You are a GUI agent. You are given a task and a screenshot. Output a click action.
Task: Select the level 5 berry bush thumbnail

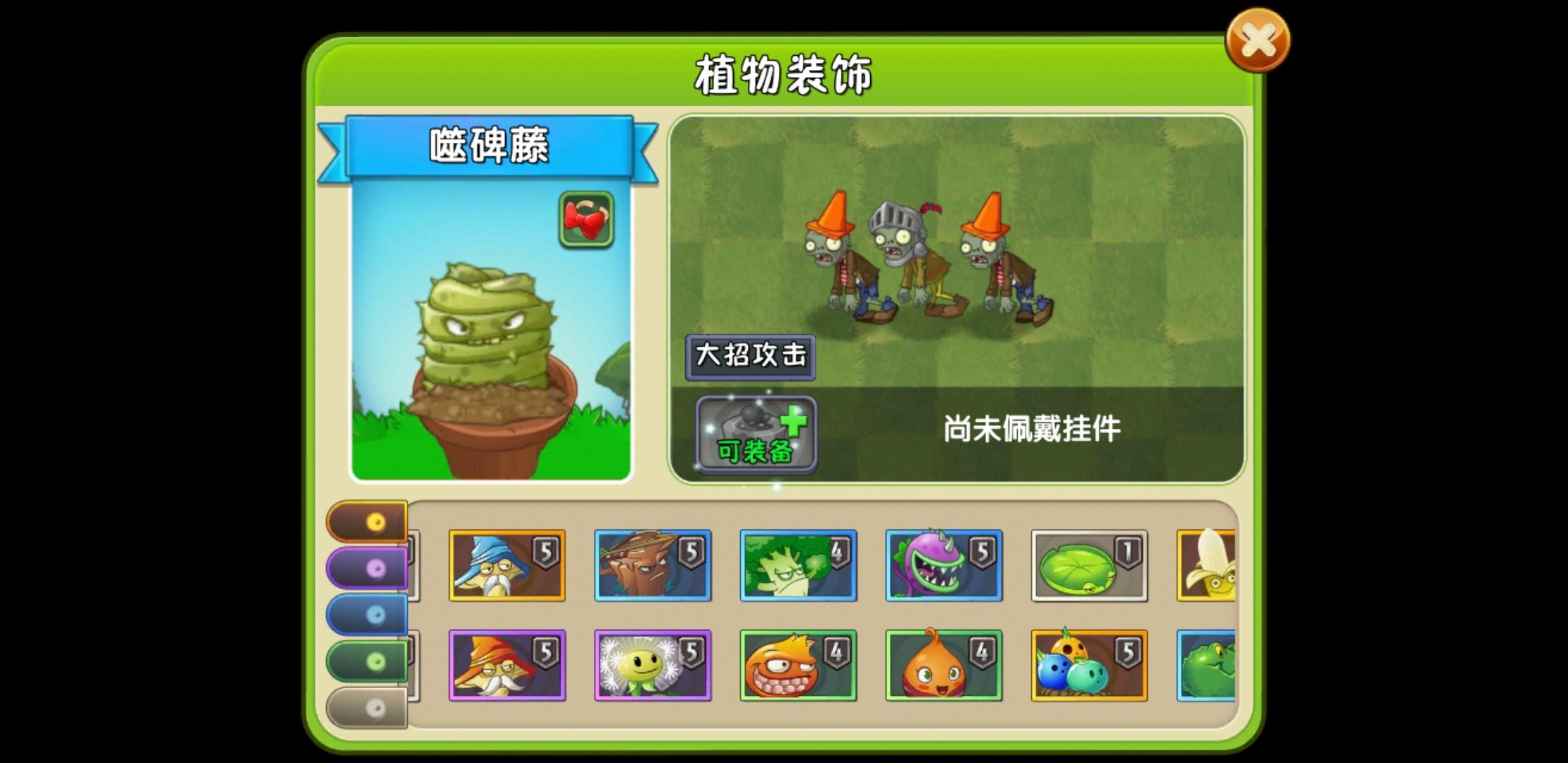1090,666
